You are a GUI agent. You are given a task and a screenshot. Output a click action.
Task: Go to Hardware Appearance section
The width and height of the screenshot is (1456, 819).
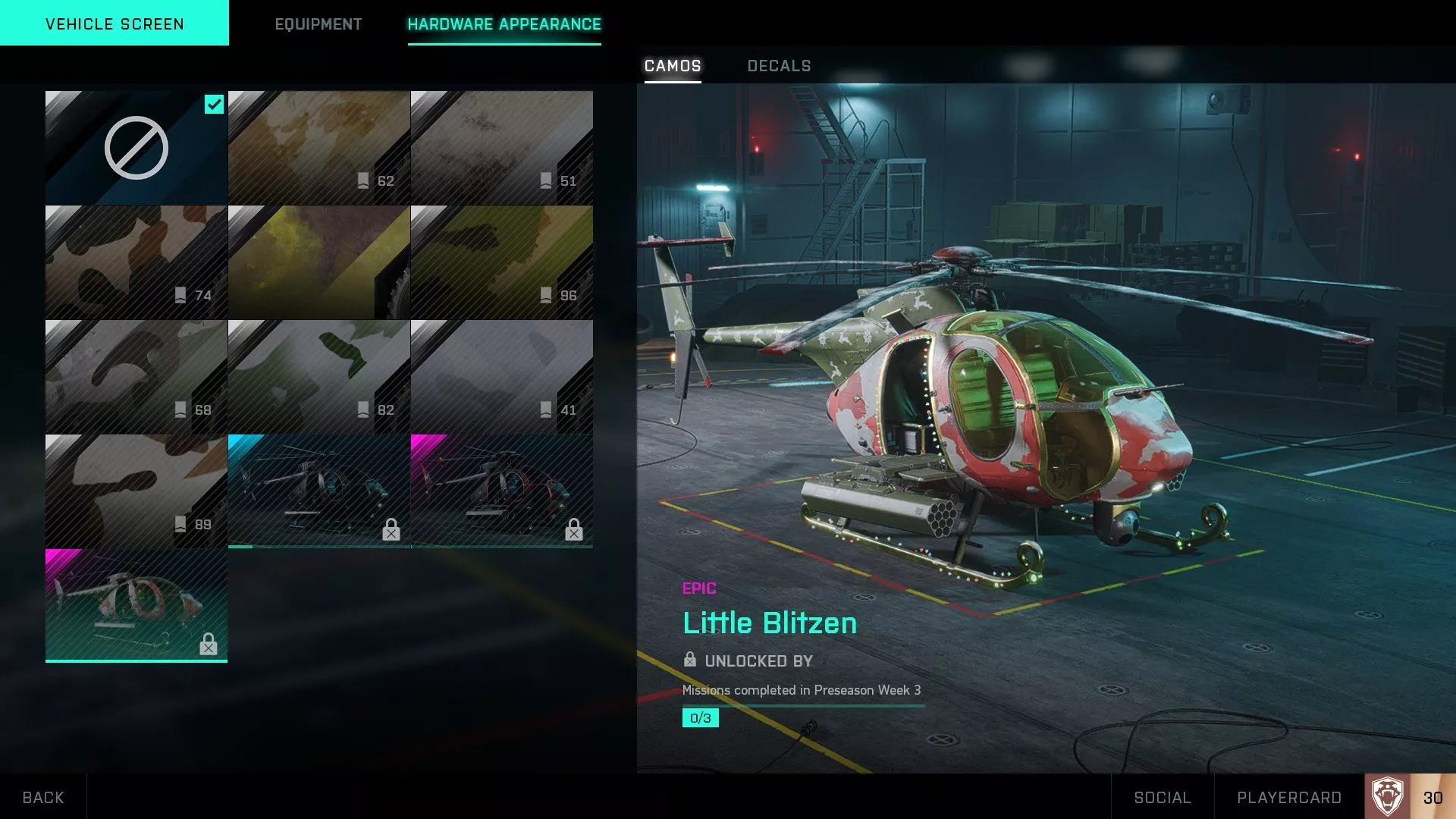point(504,24)
